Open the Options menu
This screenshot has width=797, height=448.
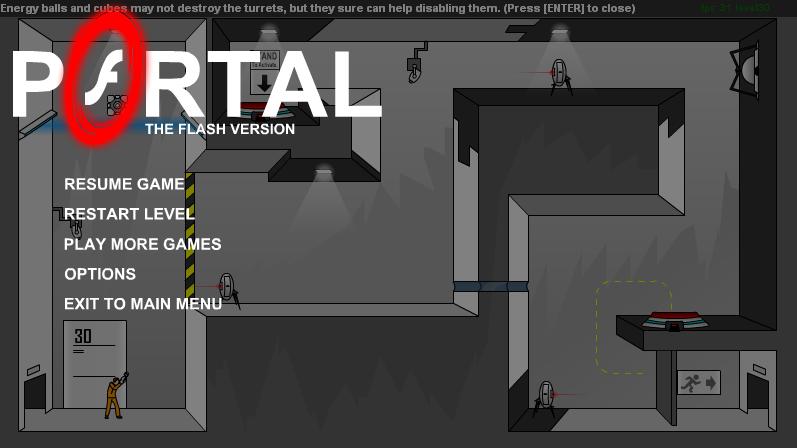click(100, 274)
